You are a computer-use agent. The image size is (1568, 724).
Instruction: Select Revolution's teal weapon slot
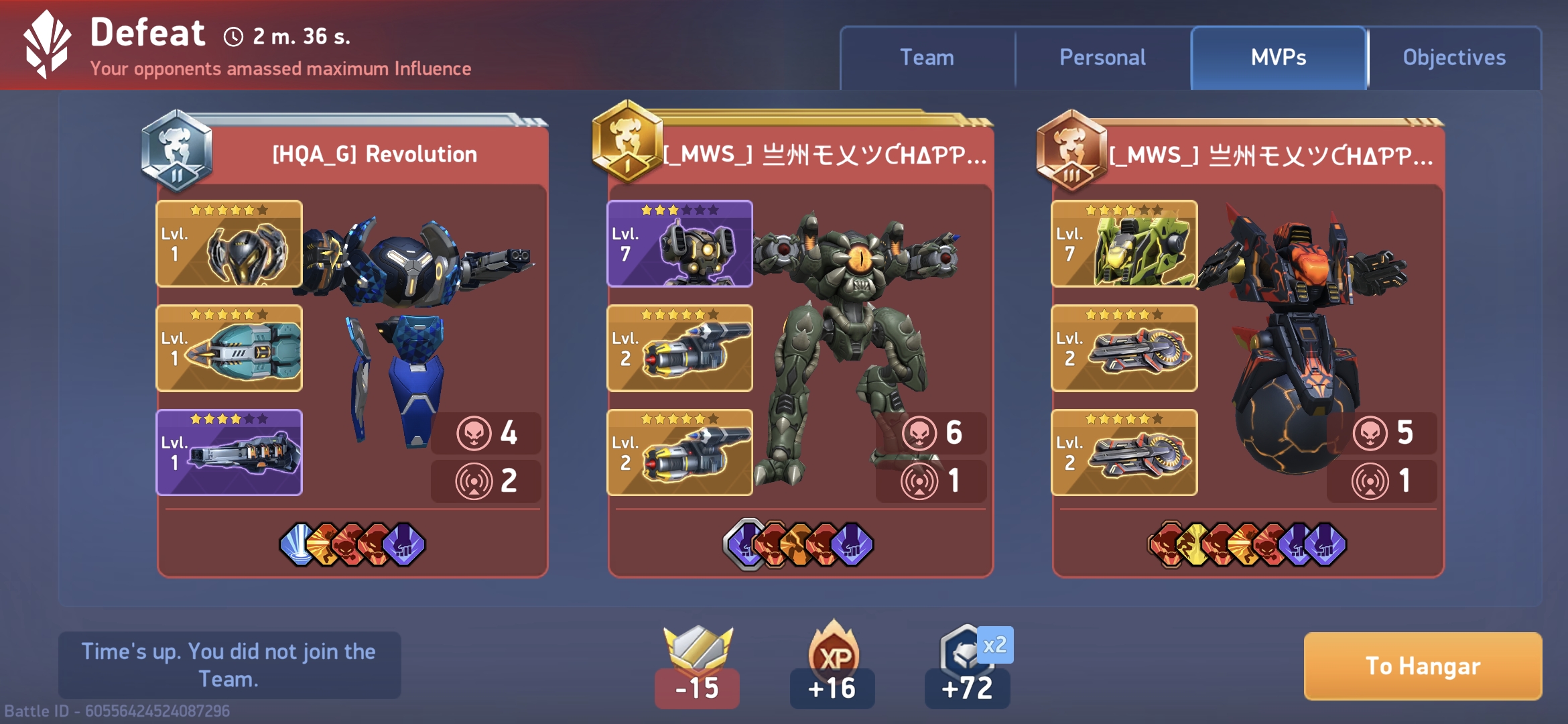229,349
